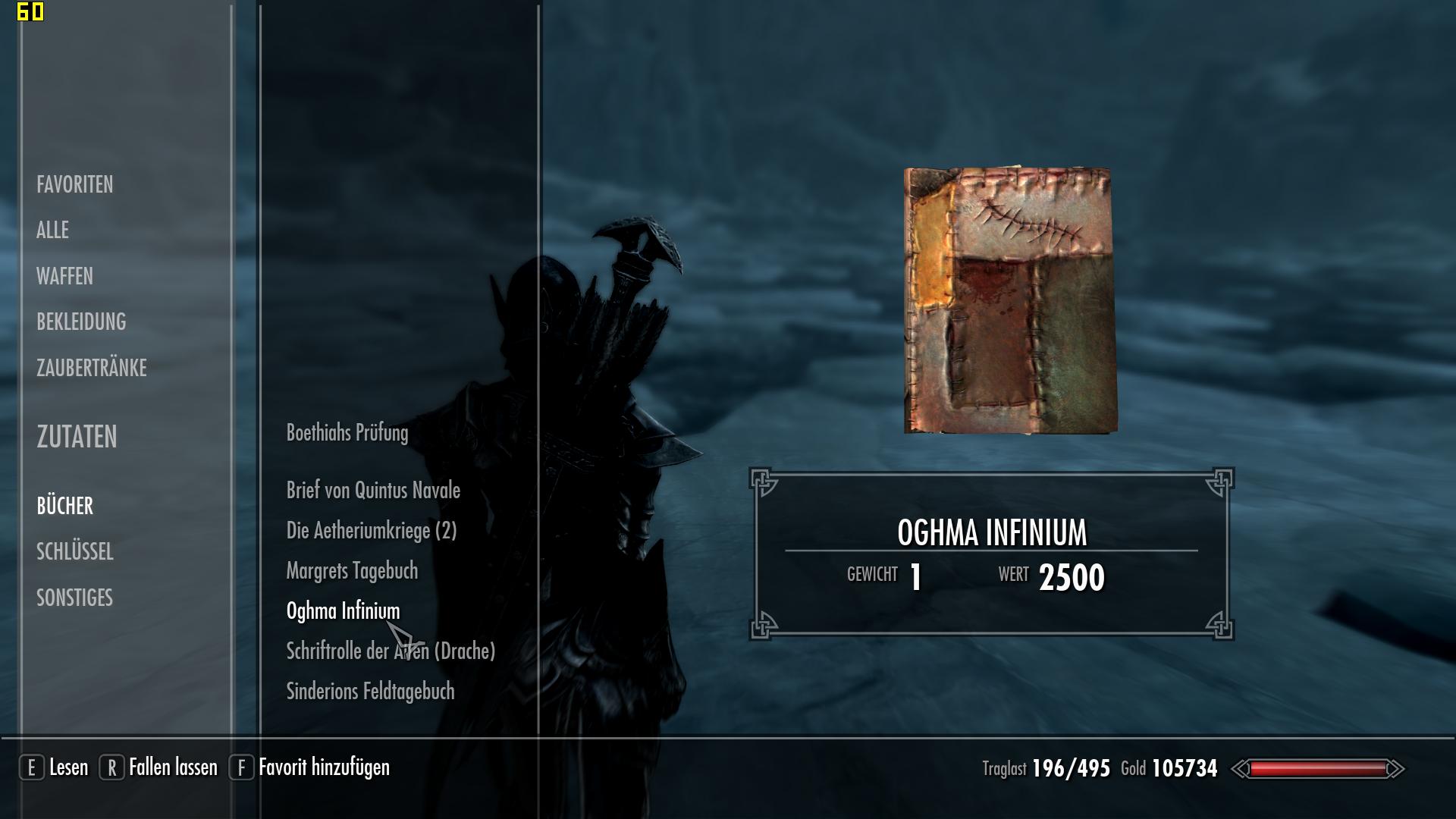Pick Margrets Tagebuch from the book list
Viewport: 1456px width, 819px height.
point(352,571)
